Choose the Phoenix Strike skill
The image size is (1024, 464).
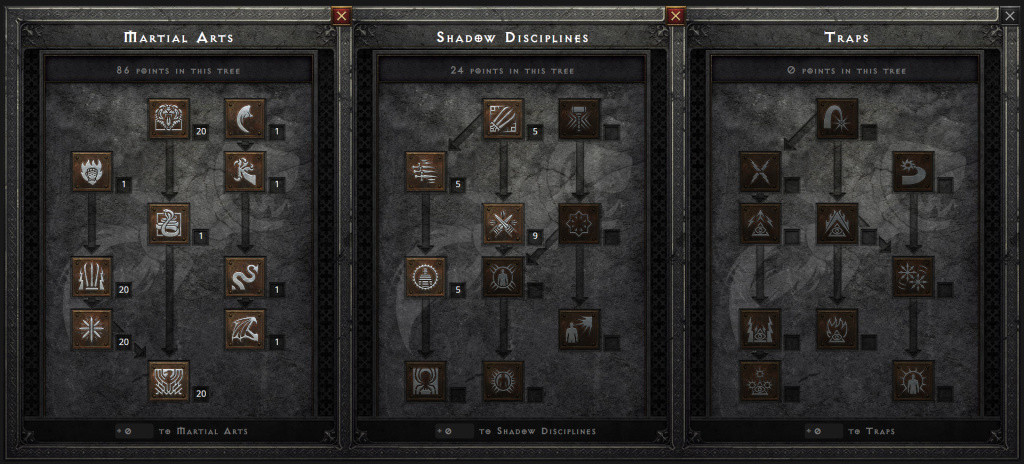(168, 381)
